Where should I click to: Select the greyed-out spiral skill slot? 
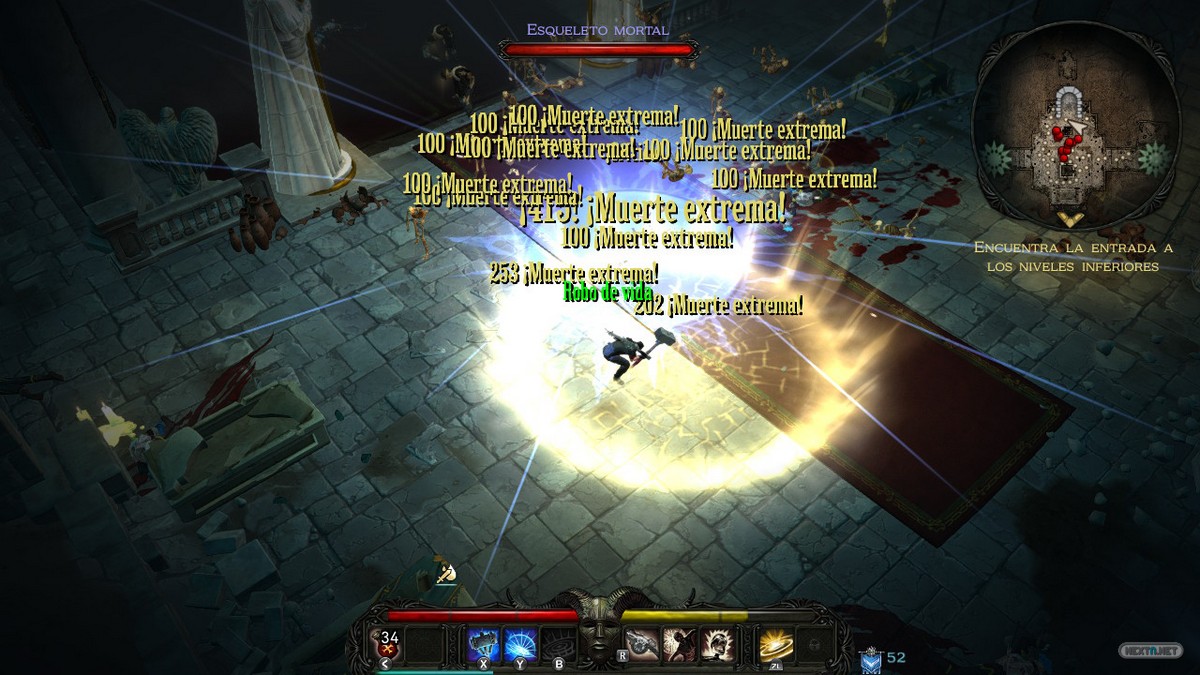click(x=558, y=645)
